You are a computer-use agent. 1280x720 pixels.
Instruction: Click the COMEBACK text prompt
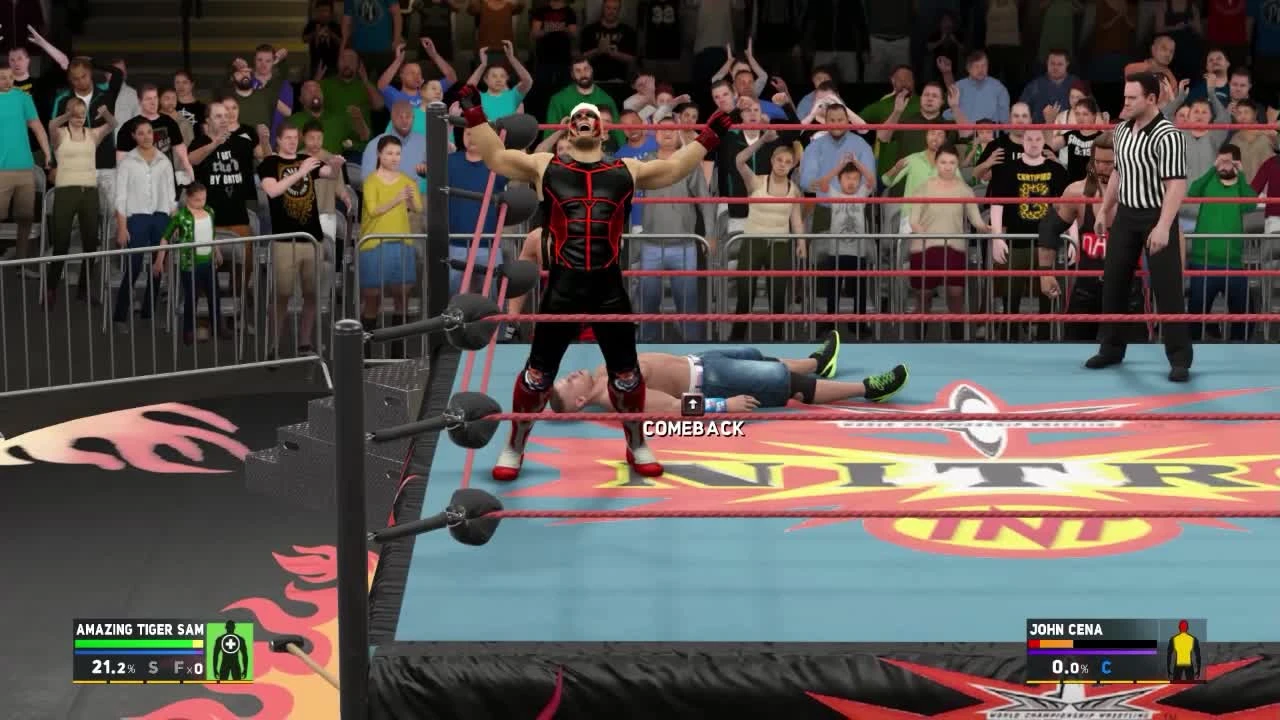pos(692,430)
